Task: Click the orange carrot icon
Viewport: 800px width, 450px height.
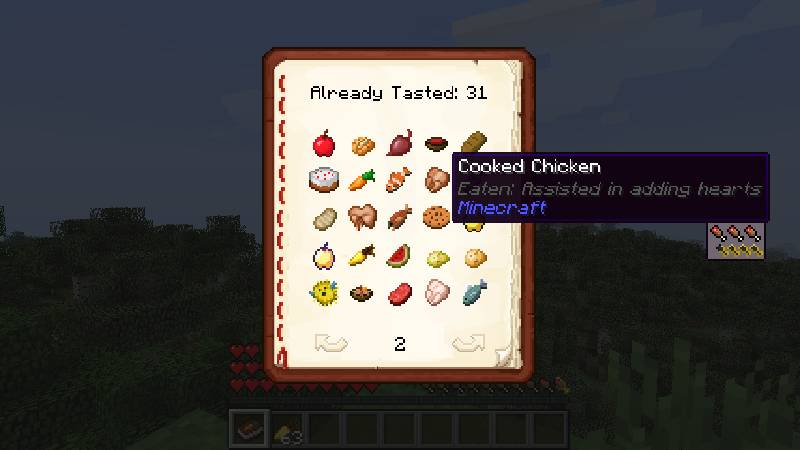Action: click(361, 181)
